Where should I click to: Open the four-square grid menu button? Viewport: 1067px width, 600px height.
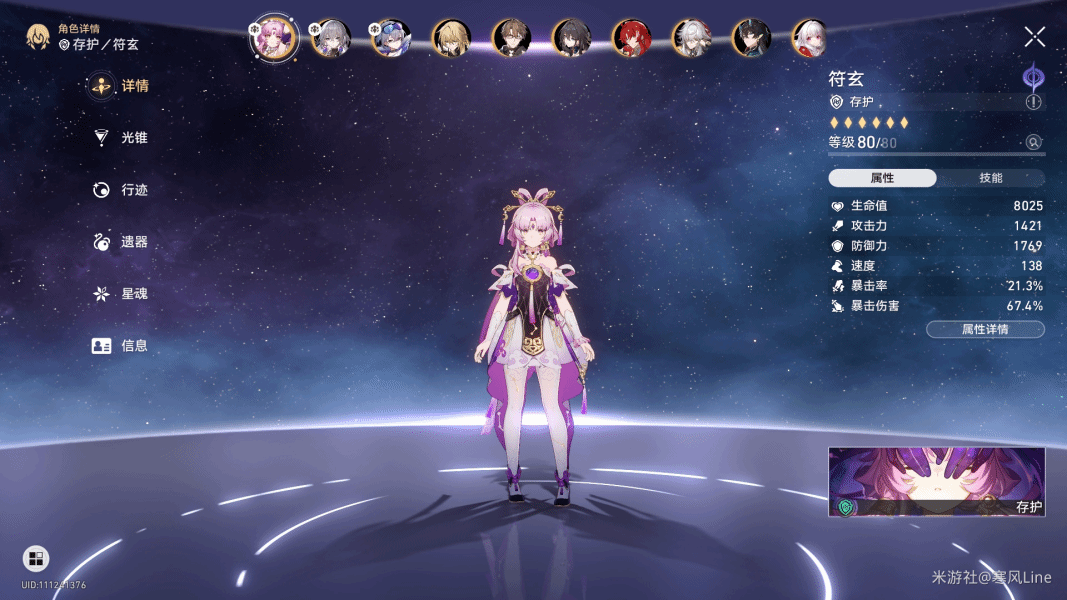(x=36, y=558)
